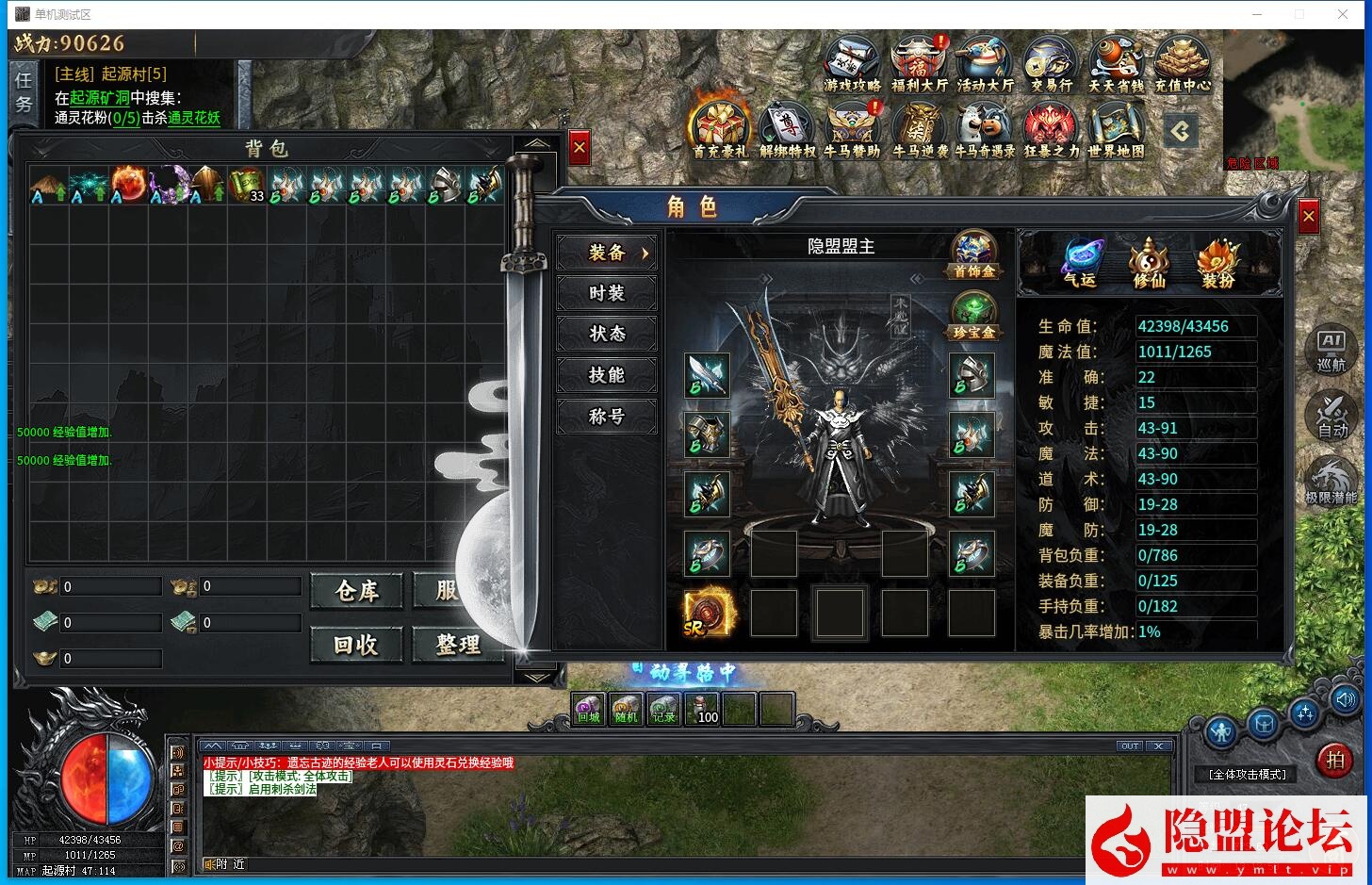
Task: Switch to the 时装 tab
Action: point(607,293)
